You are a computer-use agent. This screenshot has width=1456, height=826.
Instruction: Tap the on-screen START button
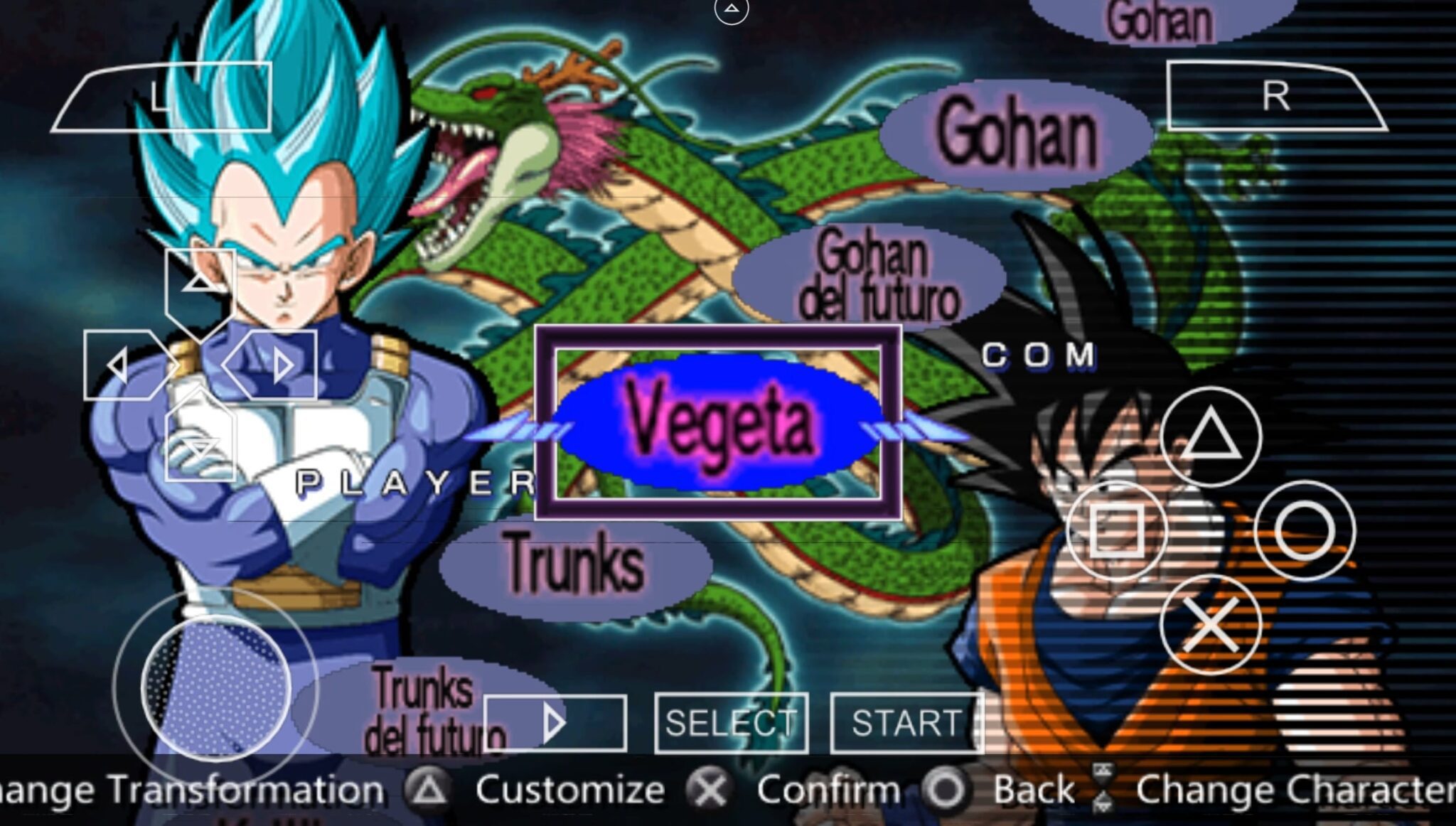pos(906,723)
